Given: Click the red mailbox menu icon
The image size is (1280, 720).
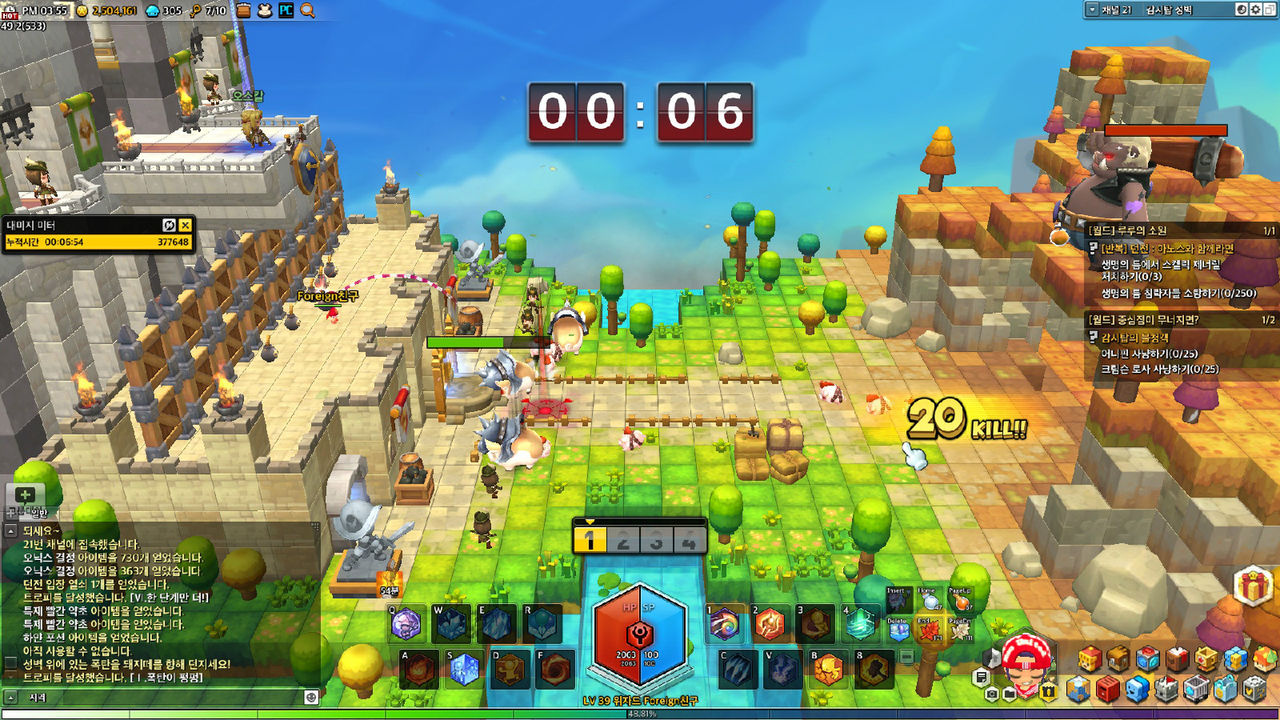Looking at the screenshot, I should [1108, 689].
